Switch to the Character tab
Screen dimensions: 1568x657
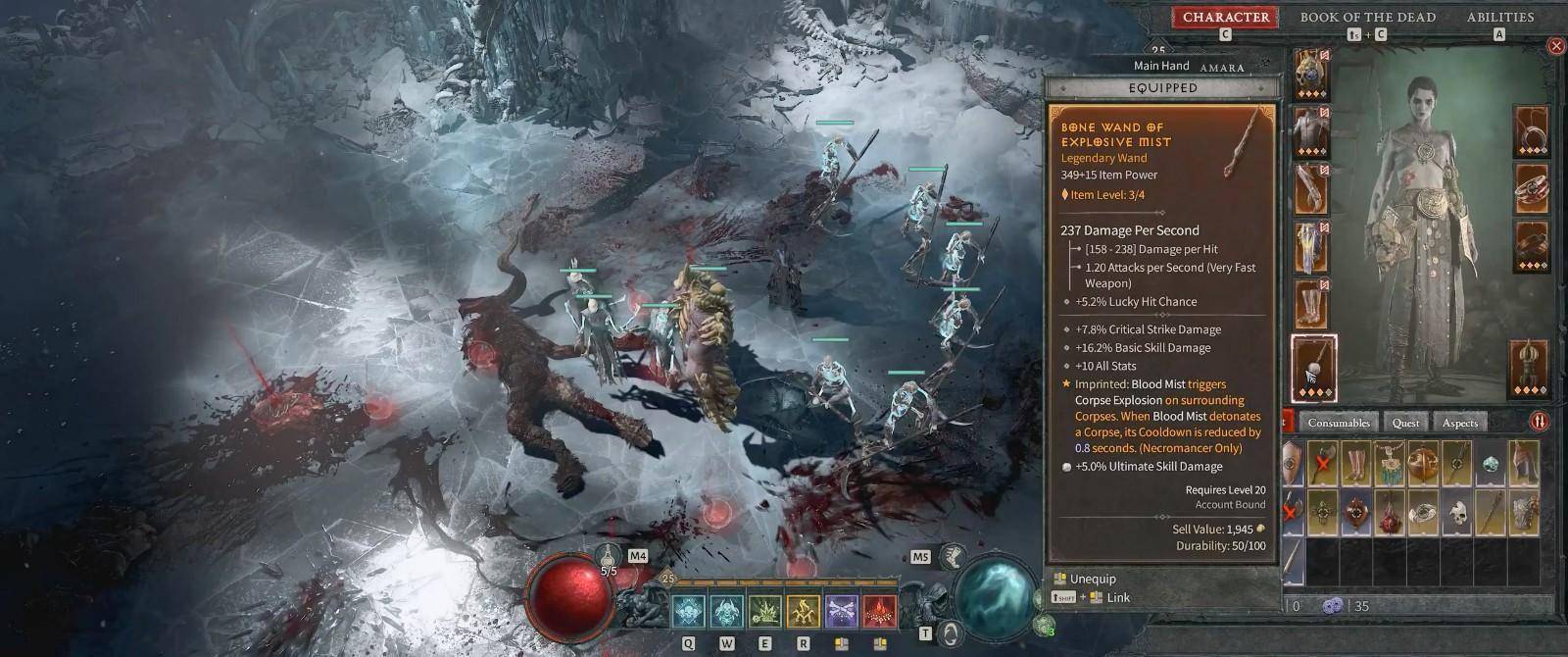point(1225,17)
